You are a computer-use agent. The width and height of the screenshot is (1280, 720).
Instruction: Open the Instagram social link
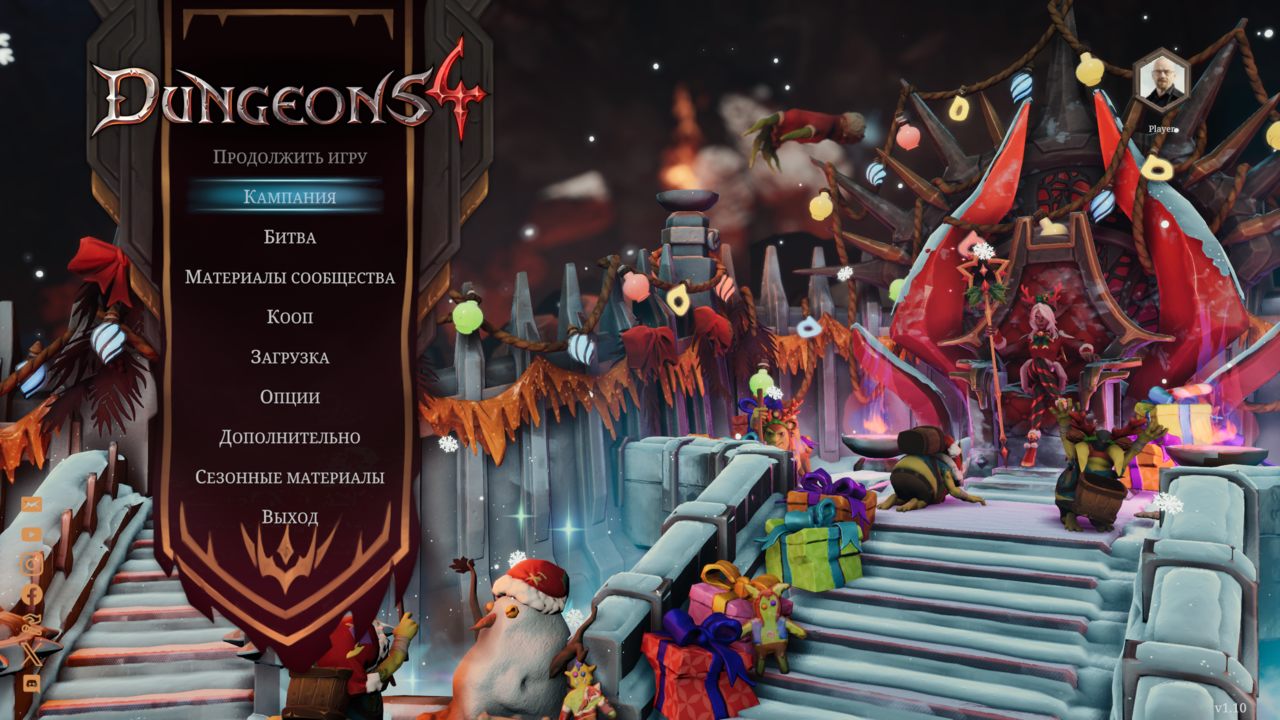pos(32,564)
